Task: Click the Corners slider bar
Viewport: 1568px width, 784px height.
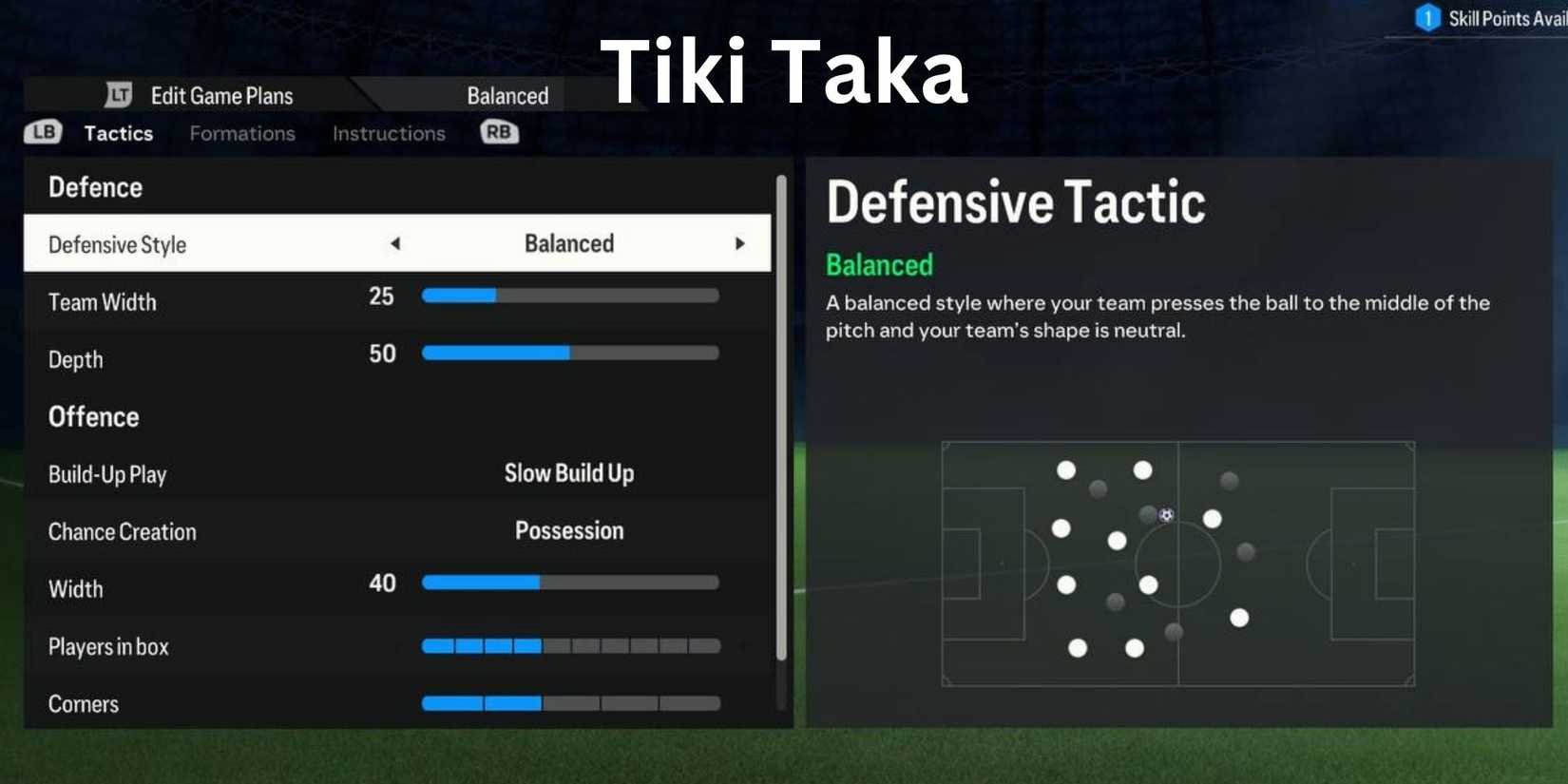Action: [x=570, y=704]
